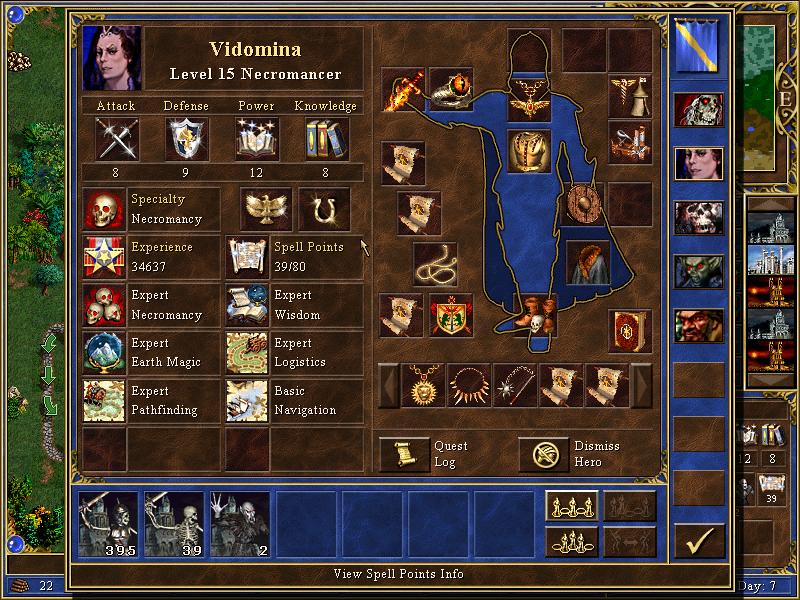Inspect the Basic Navigation skill
The width and height of the screenshot is (800, 600).
[246, 401]
